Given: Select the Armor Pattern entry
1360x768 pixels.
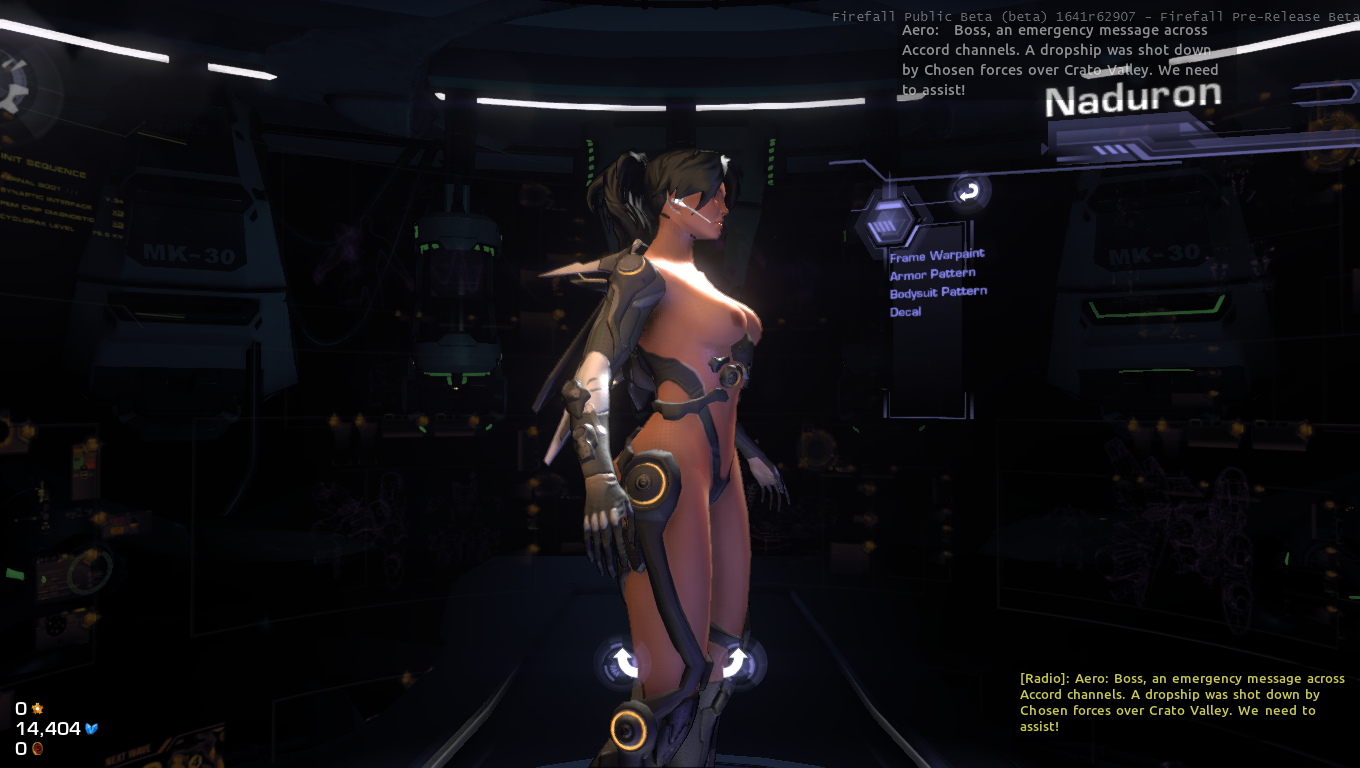Looking at the screenshot, I should coord(932,274).
